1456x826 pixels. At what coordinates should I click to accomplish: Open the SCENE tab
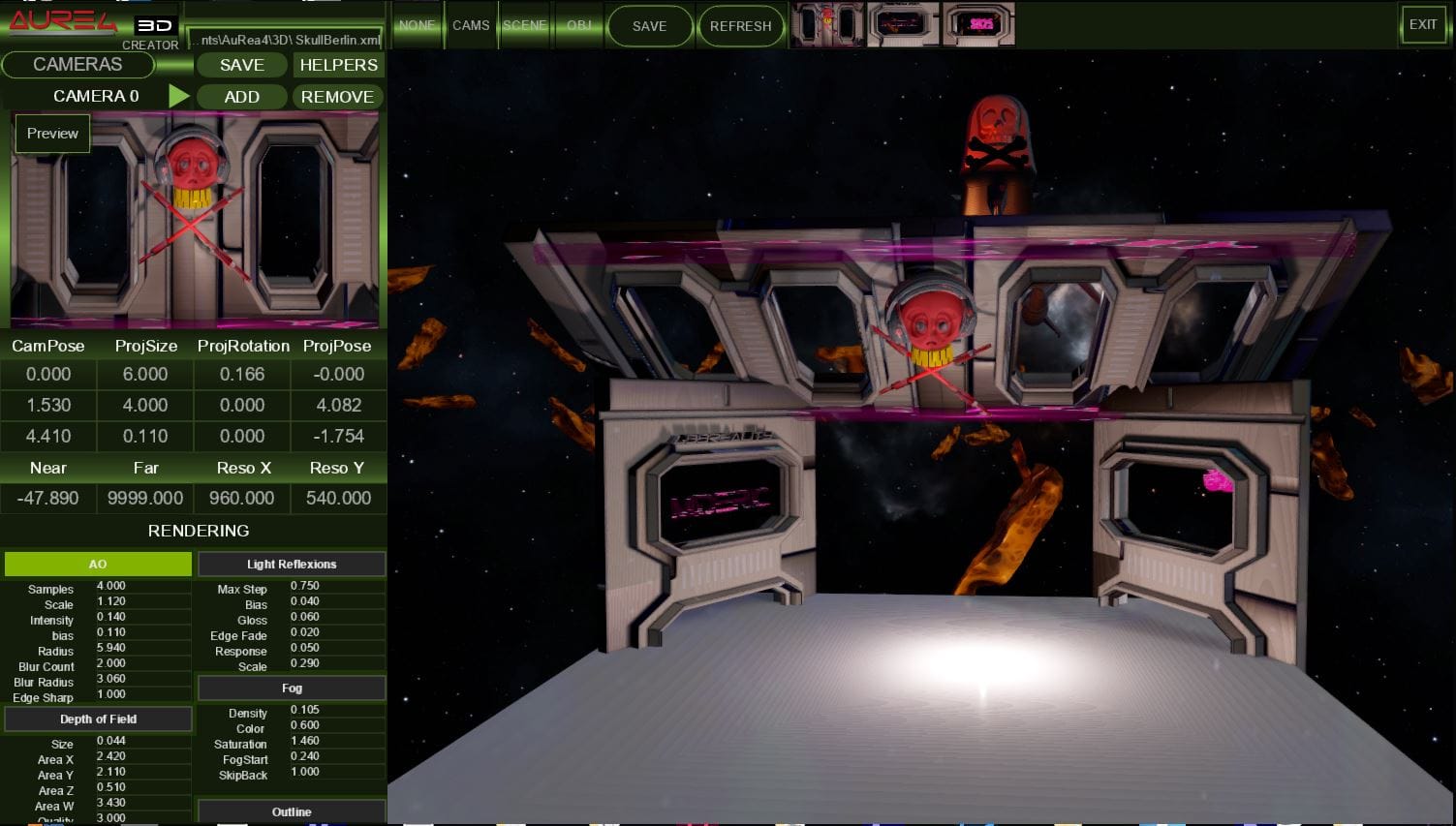click(x=525, y=25)
